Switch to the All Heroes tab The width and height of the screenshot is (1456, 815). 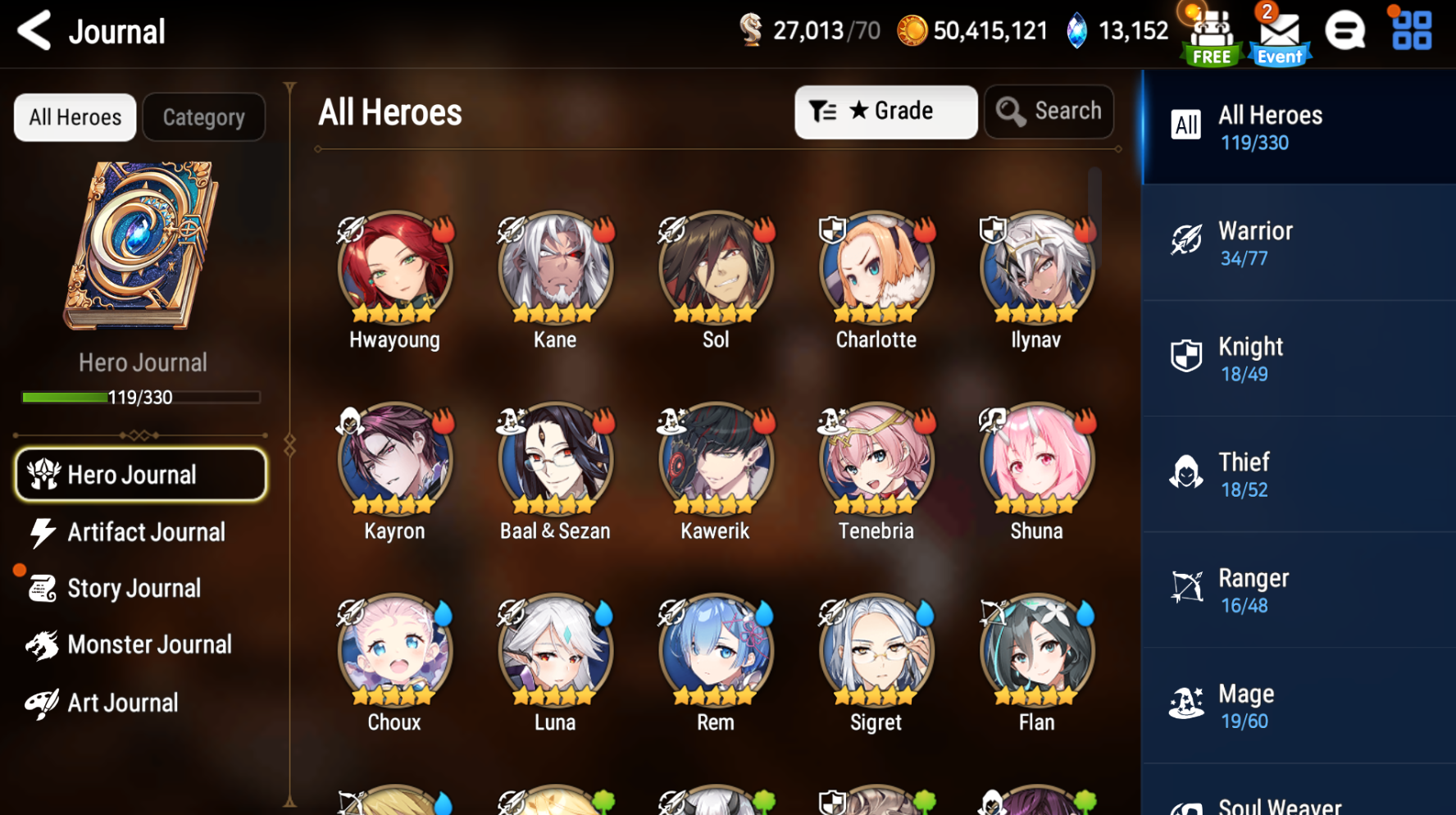tap(75, 117)
